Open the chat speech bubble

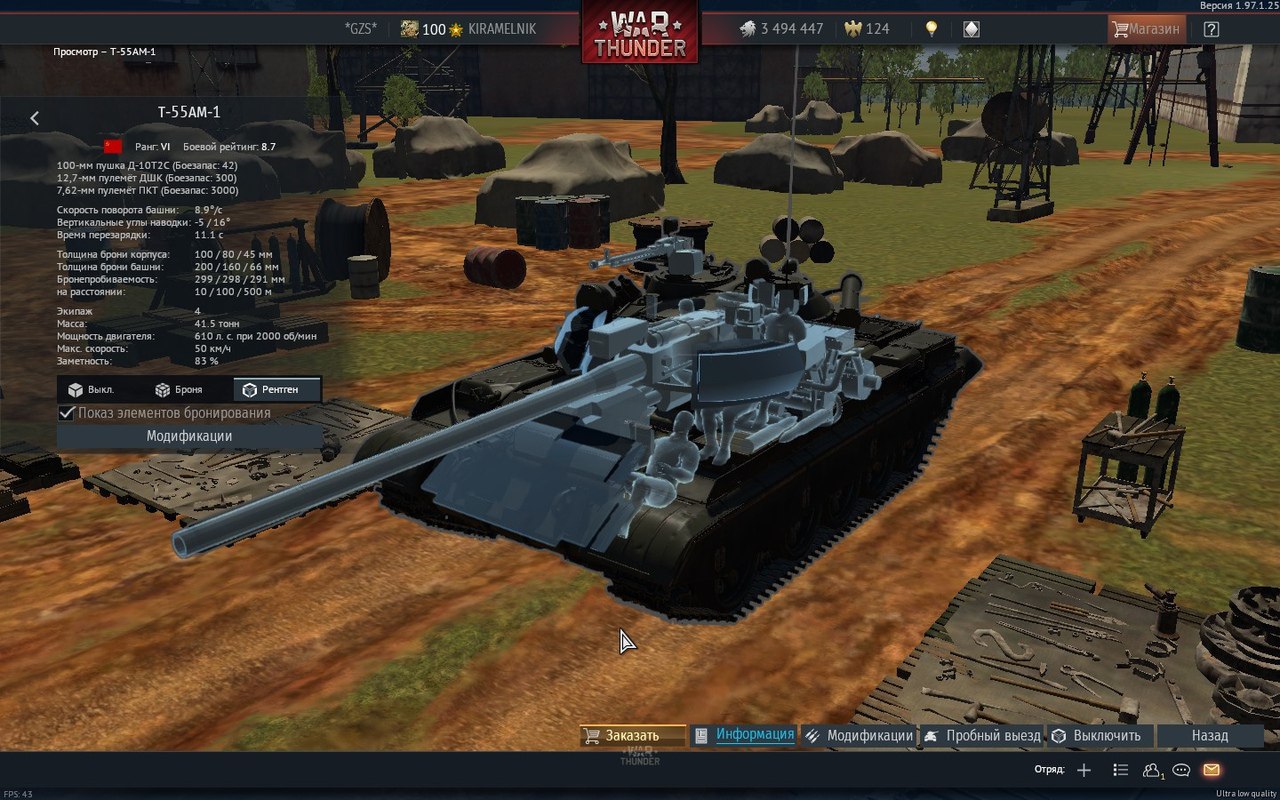[1181, 770]
